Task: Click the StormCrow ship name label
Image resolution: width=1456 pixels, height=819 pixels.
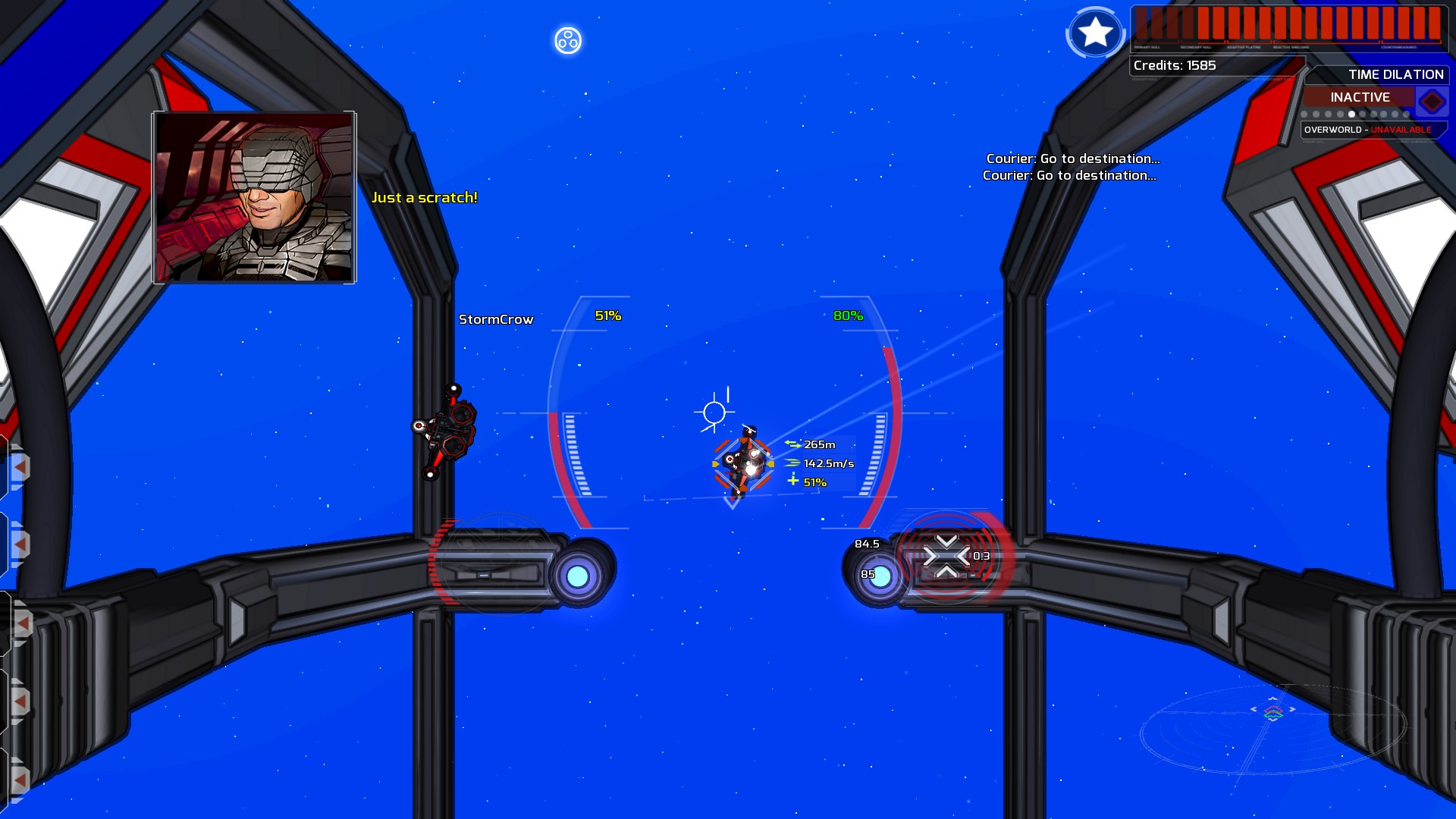Action: 497,318
